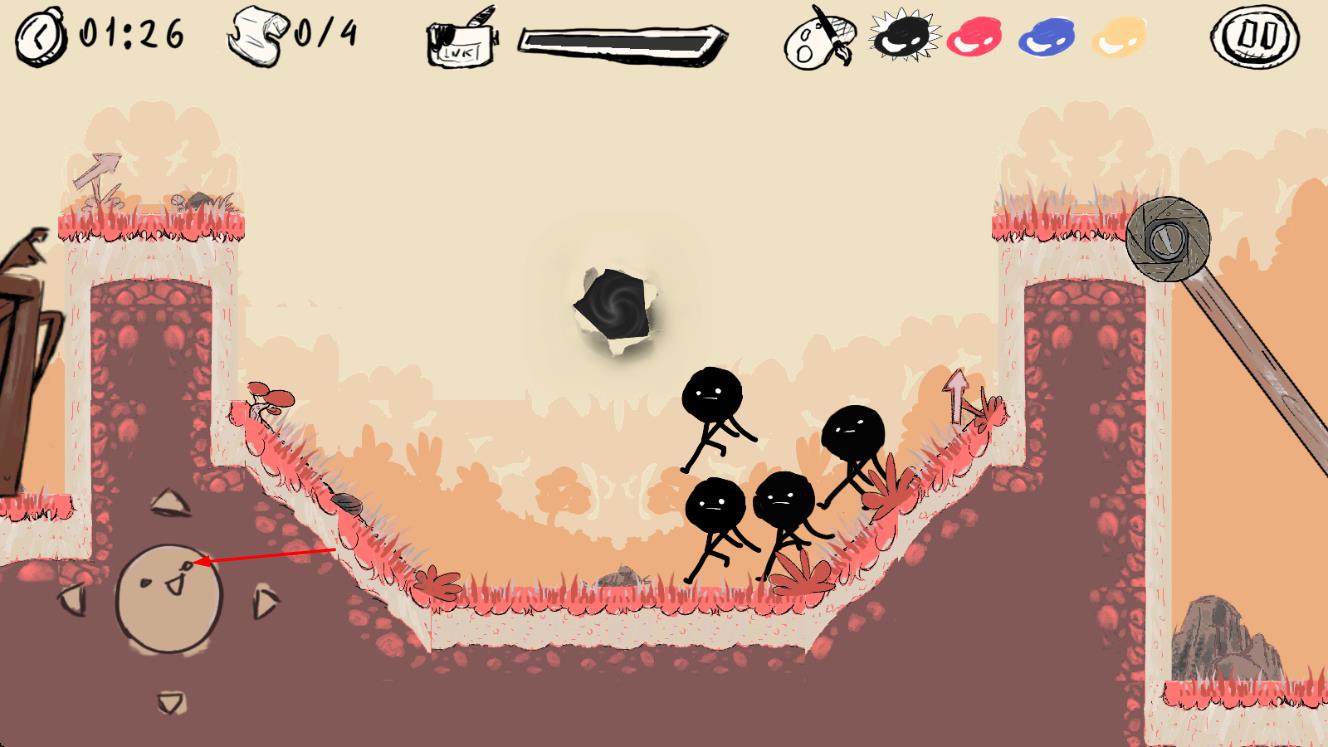Choose the blue ink blob
The height and width of the screenshot is (747, 1328).
tap(1047, 38)
